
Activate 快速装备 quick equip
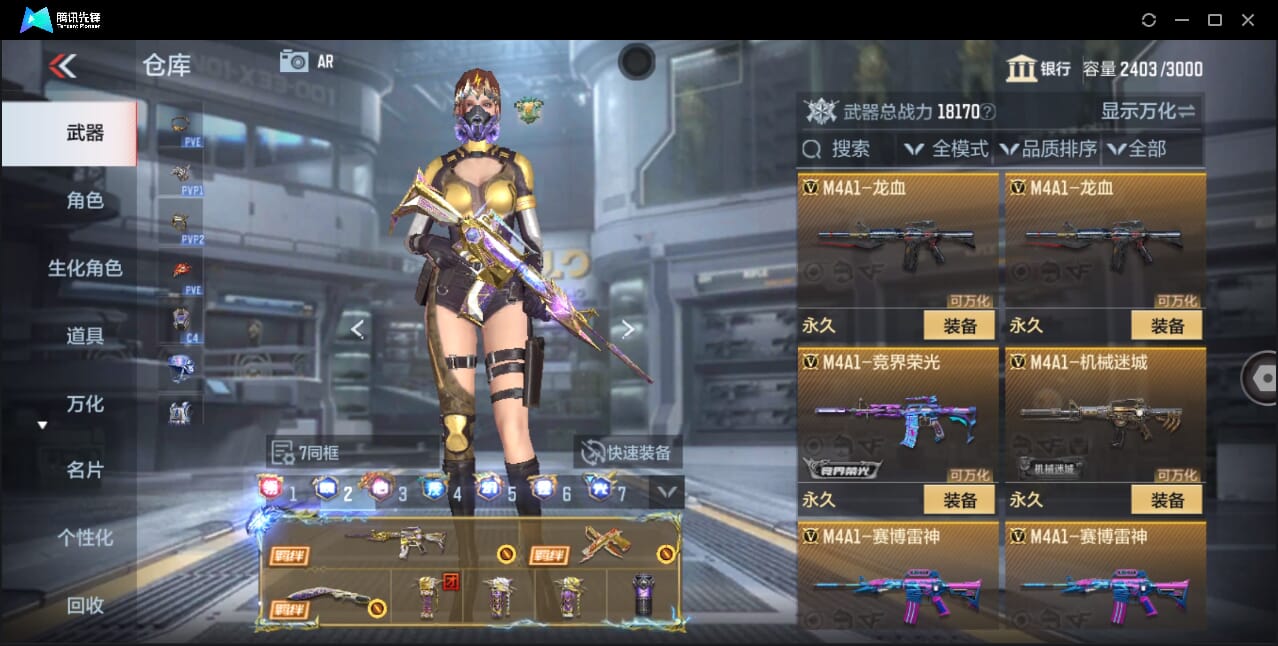pos(627,452)
